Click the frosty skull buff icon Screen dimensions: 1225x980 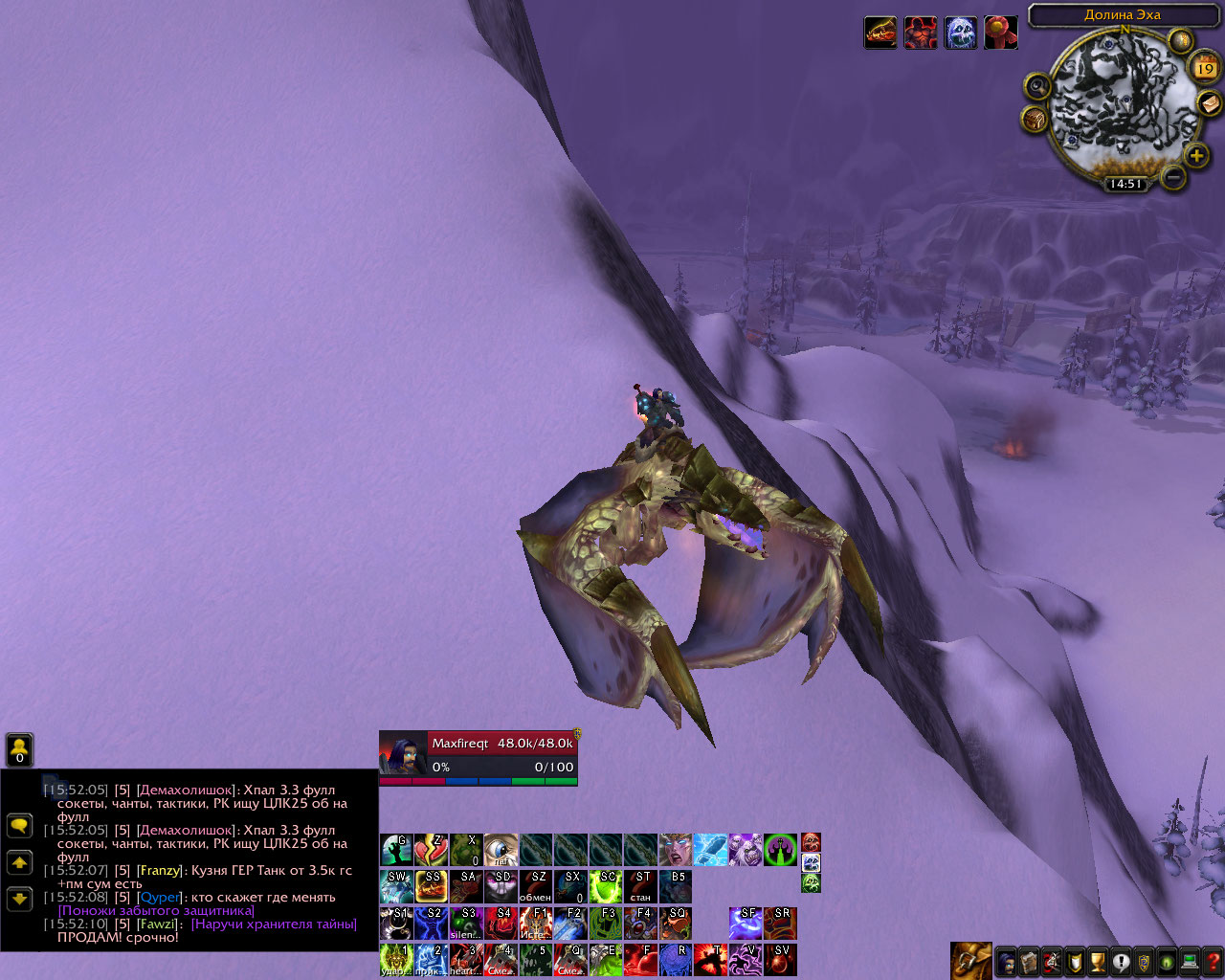(961, 33)
